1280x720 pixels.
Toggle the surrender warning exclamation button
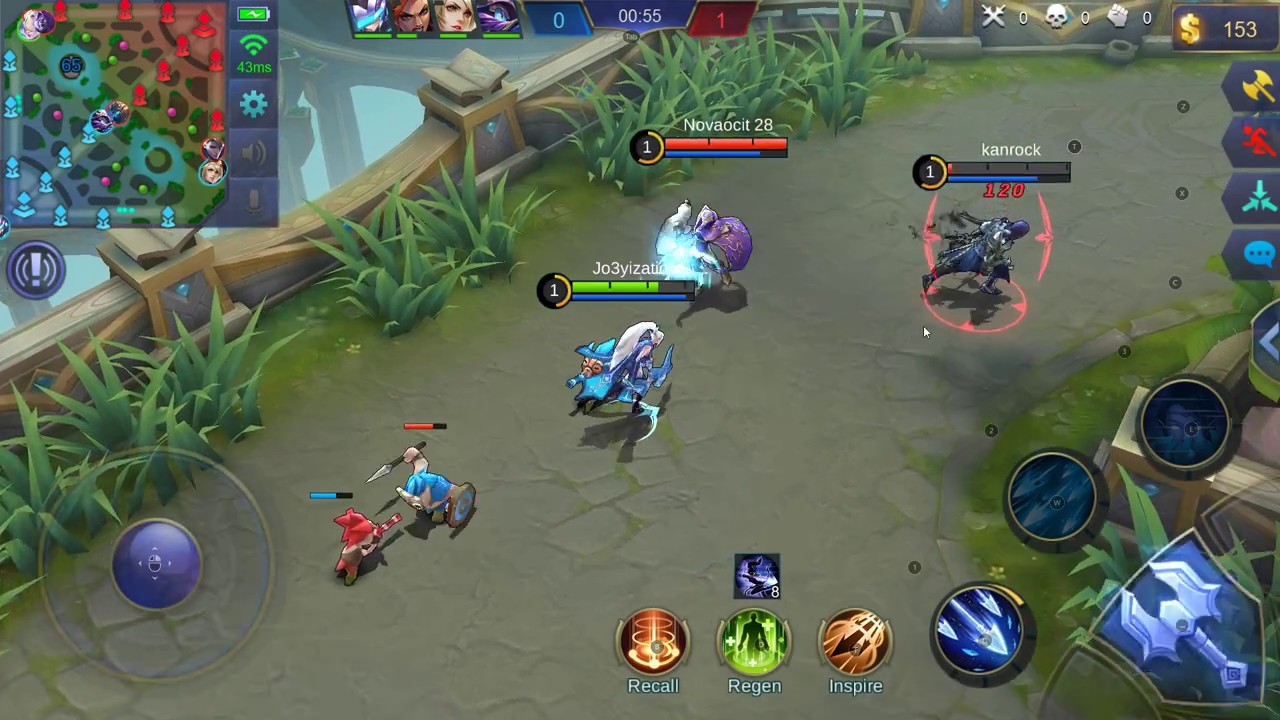36,270
